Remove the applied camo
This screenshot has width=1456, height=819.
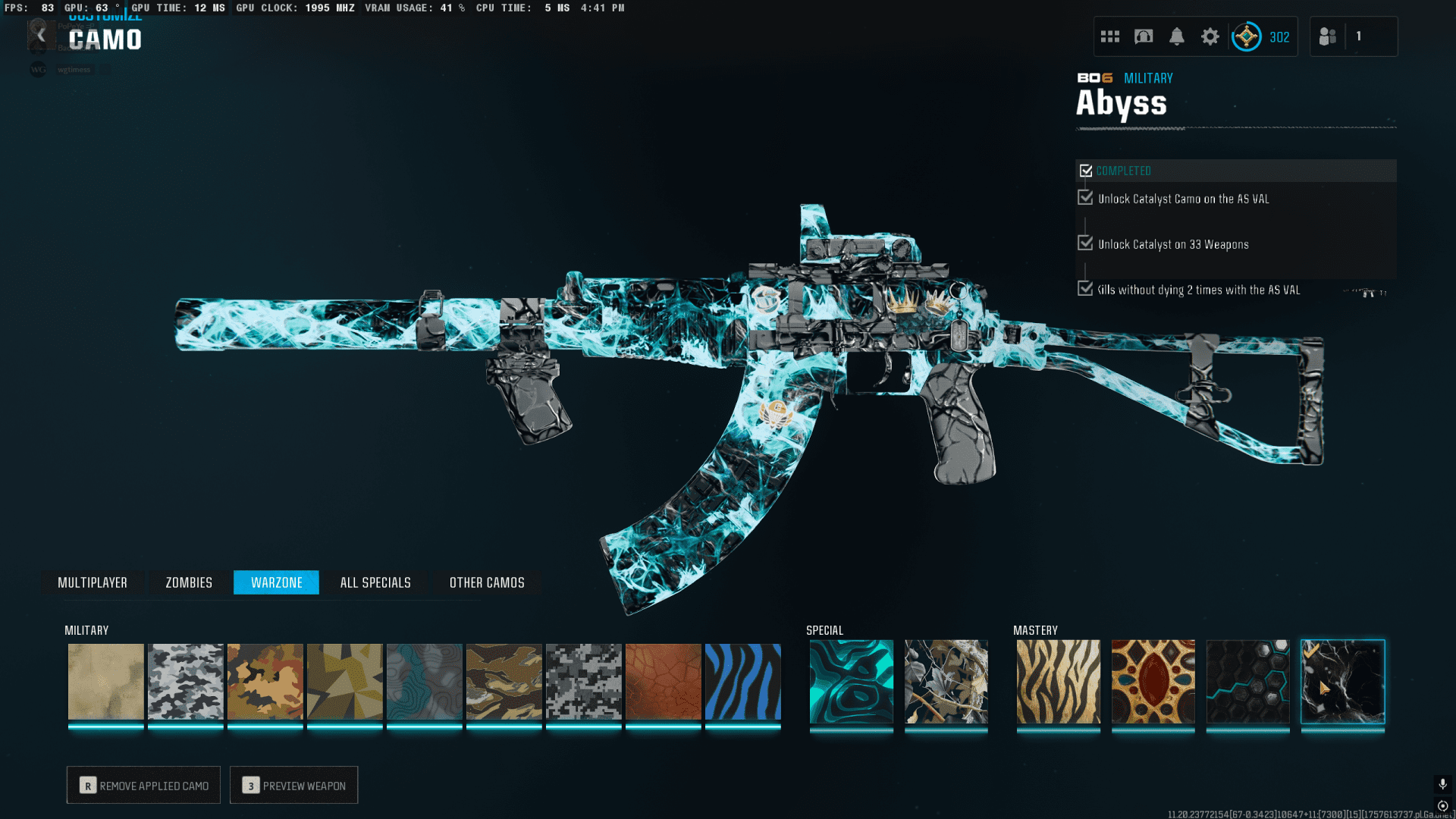[x=143, y=786]
